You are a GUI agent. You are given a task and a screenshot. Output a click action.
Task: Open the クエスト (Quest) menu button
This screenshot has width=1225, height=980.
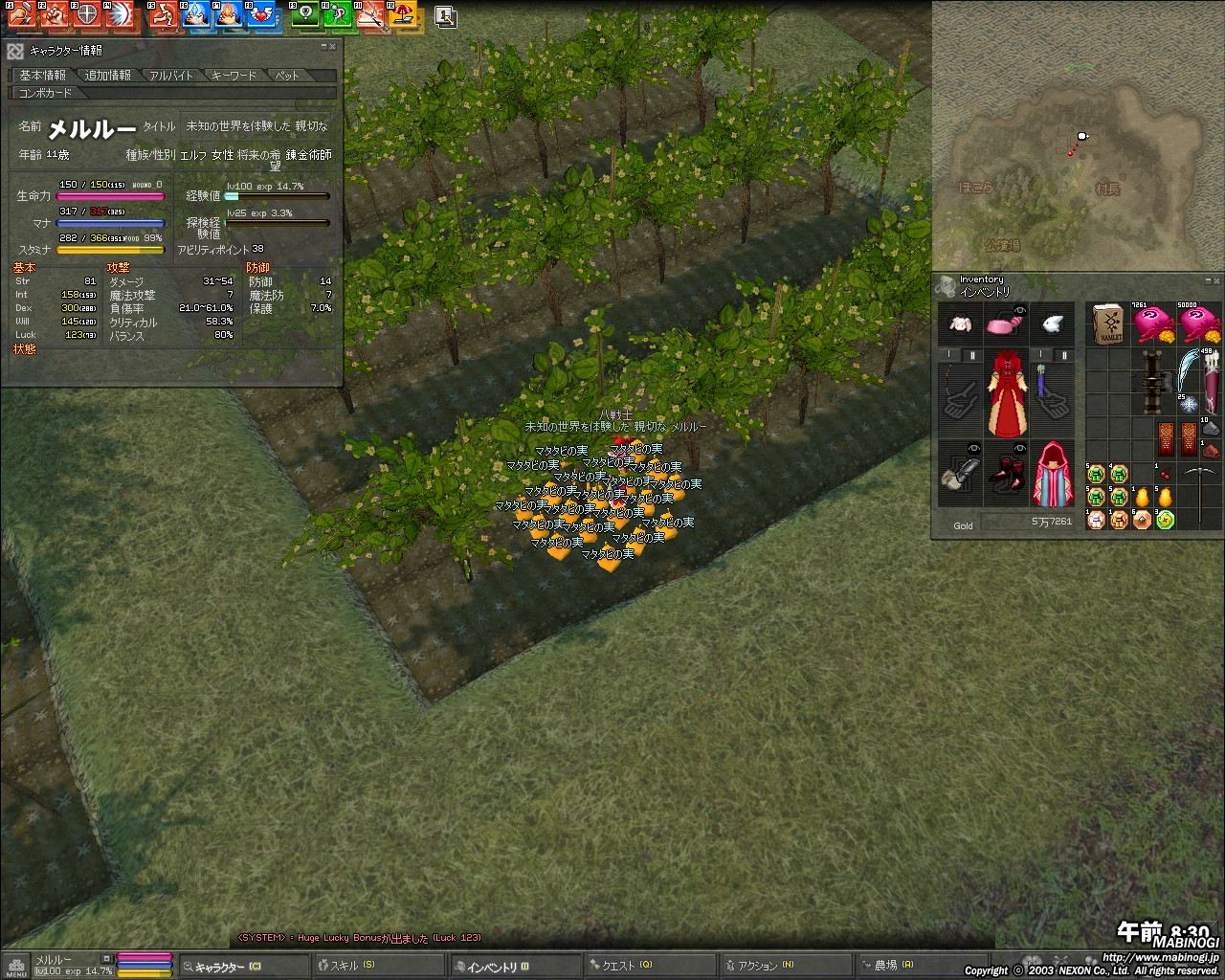tap(651, 966)
